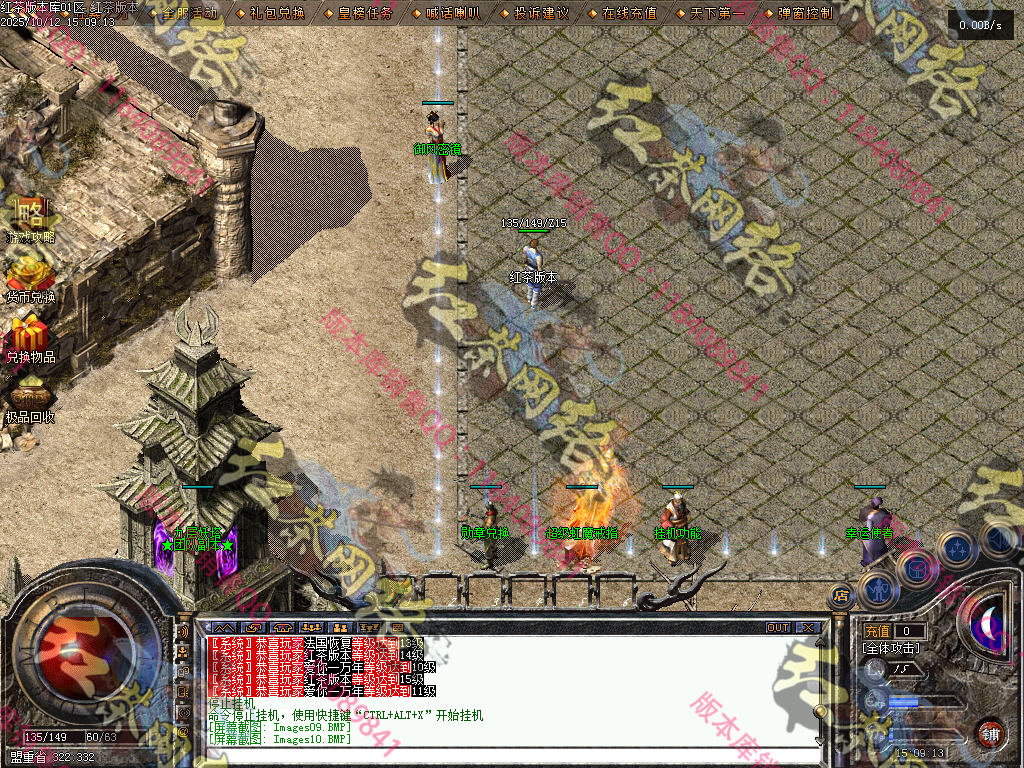Close the chat panel with the X button
The width and height of the screenshot is (1024, 768).
[x=807, y=628]
